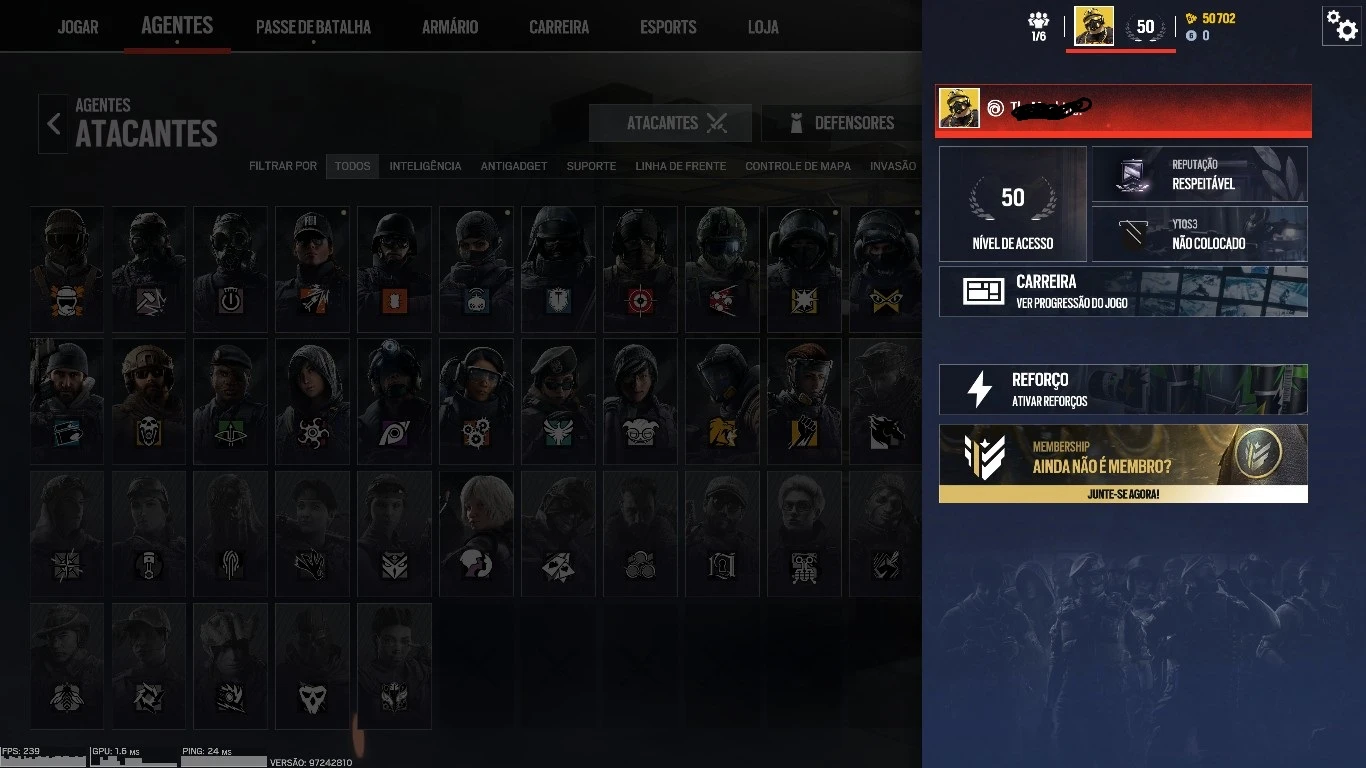Open Carreira game progression panel
This screenshot has width=1366, height=768.
[x=1123, y=291]
